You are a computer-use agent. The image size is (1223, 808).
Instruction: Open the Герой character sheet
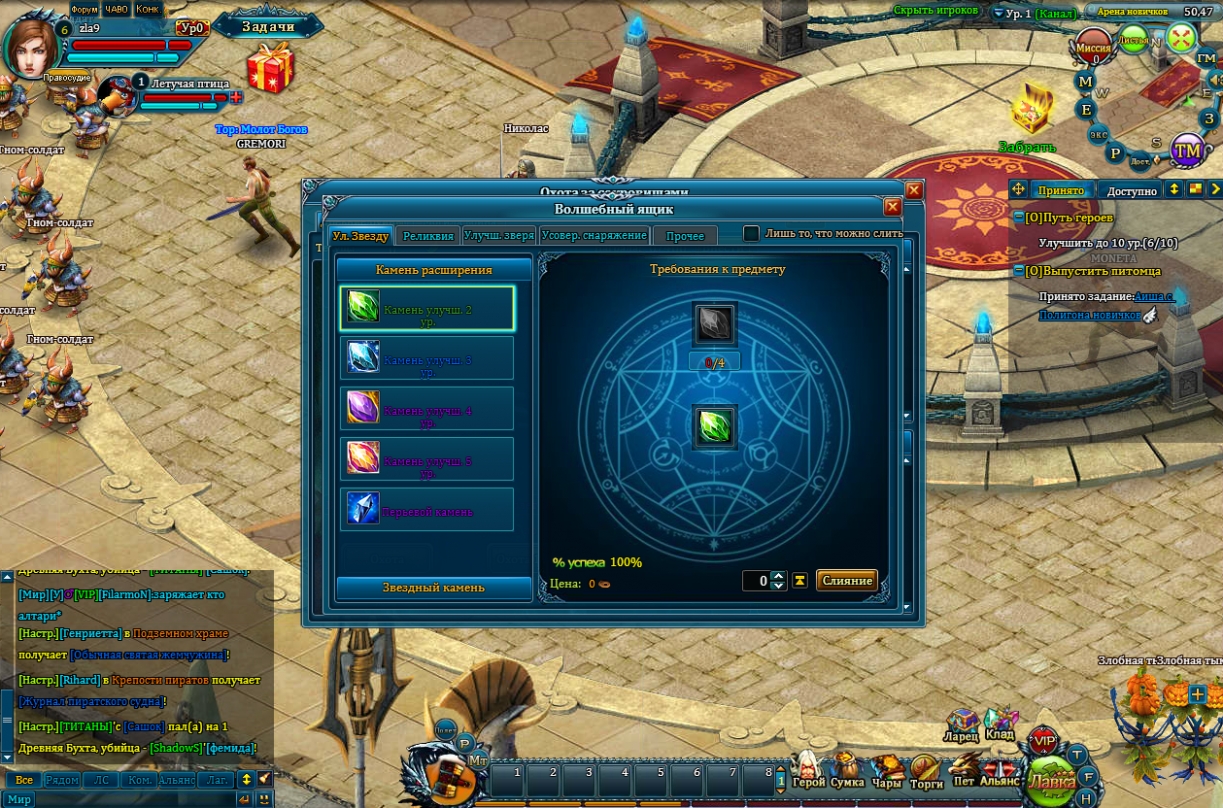(808, 771)
